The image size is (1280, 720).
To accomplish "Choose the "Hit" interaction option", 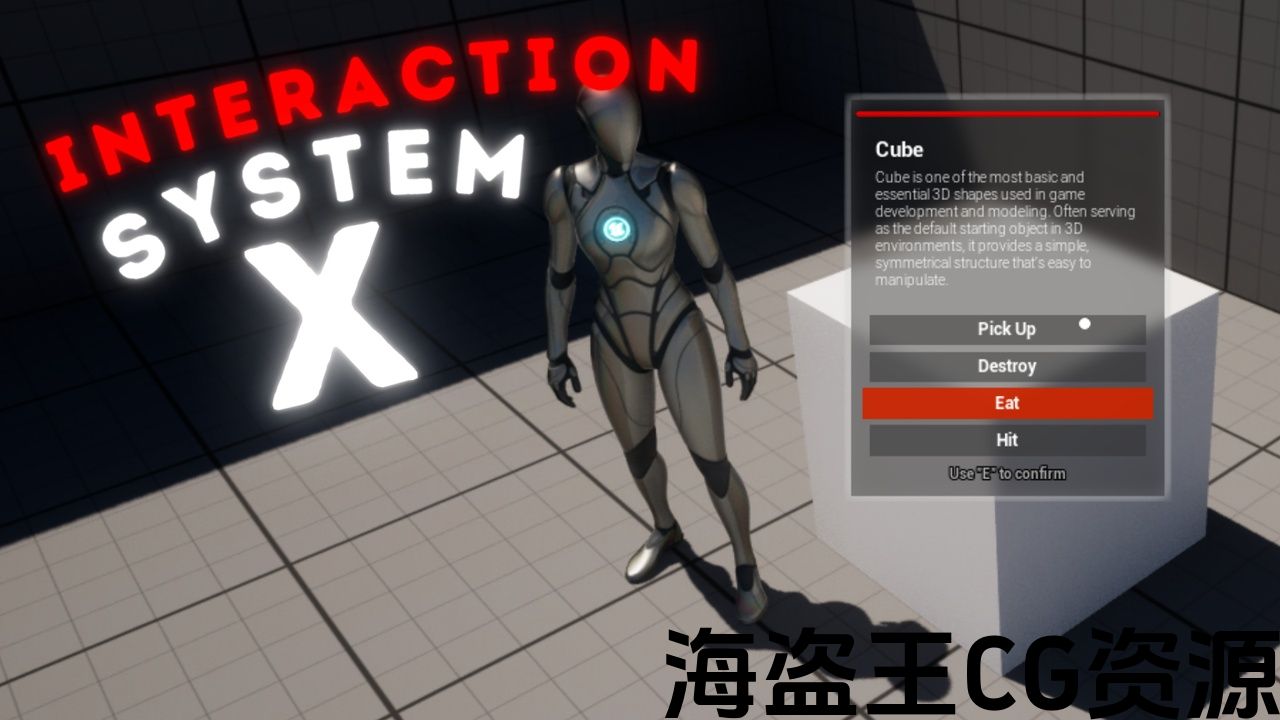I will point(1007,440).
